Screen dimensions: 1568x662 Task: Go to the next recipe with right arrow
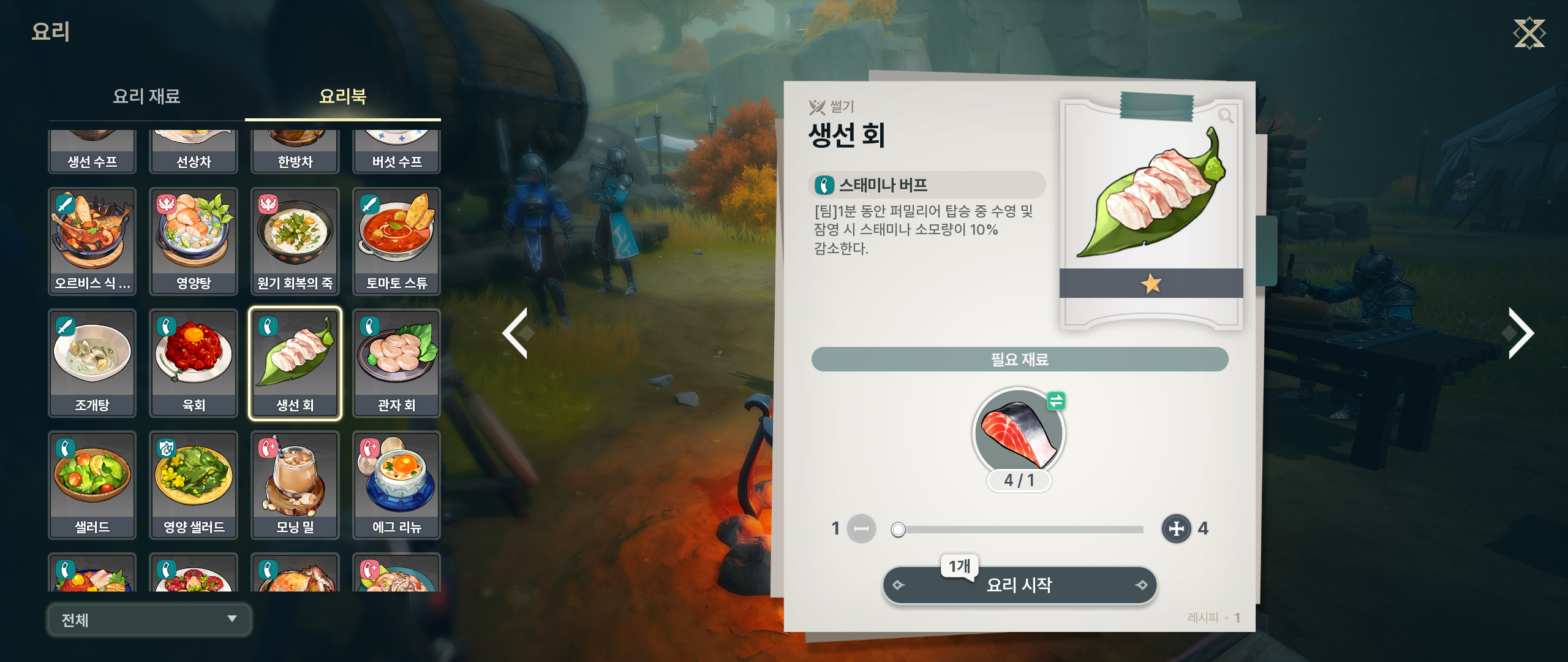tap(1520, 333)
